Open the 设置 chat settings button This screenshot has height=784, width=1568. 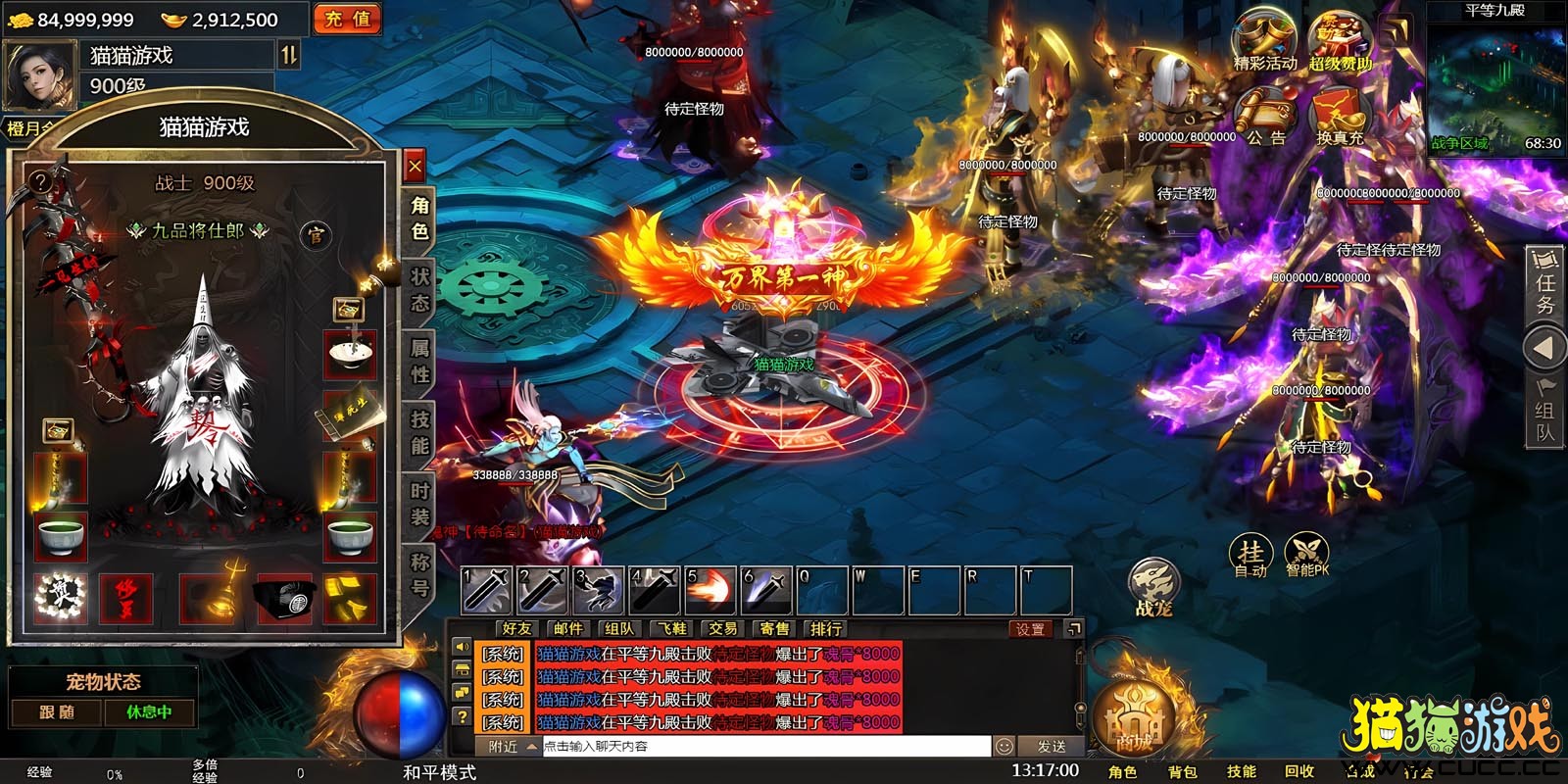coord(1030,629)
